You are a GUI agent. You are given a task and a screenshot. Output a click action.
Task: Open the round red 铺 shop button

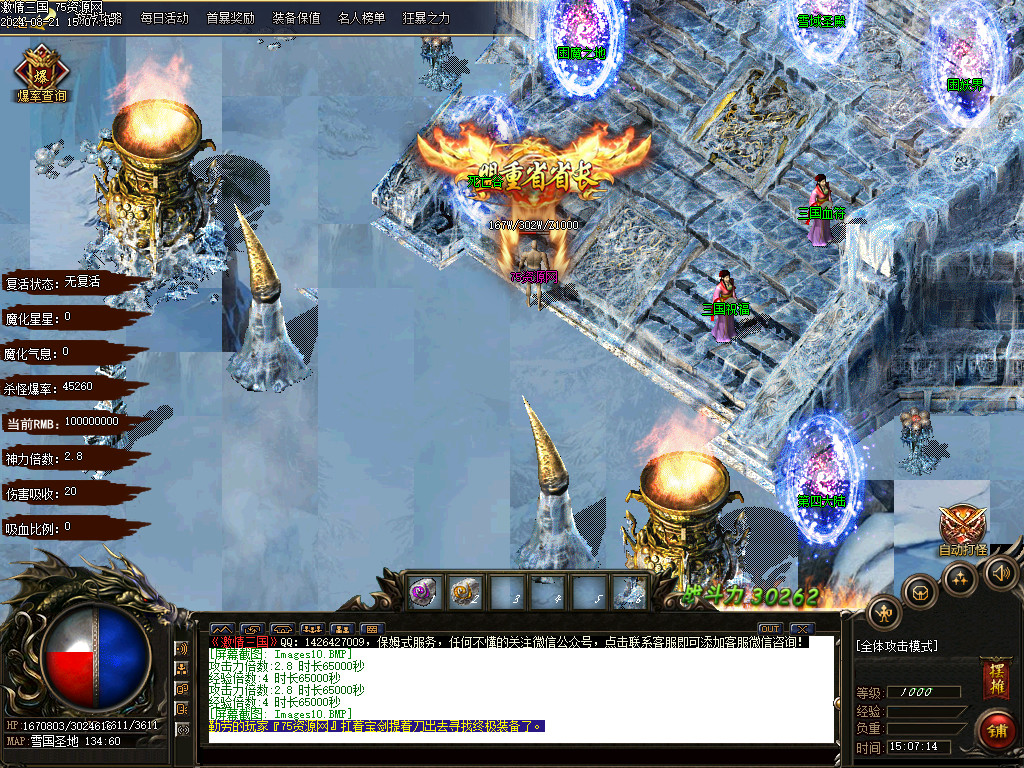coord(996,729)
